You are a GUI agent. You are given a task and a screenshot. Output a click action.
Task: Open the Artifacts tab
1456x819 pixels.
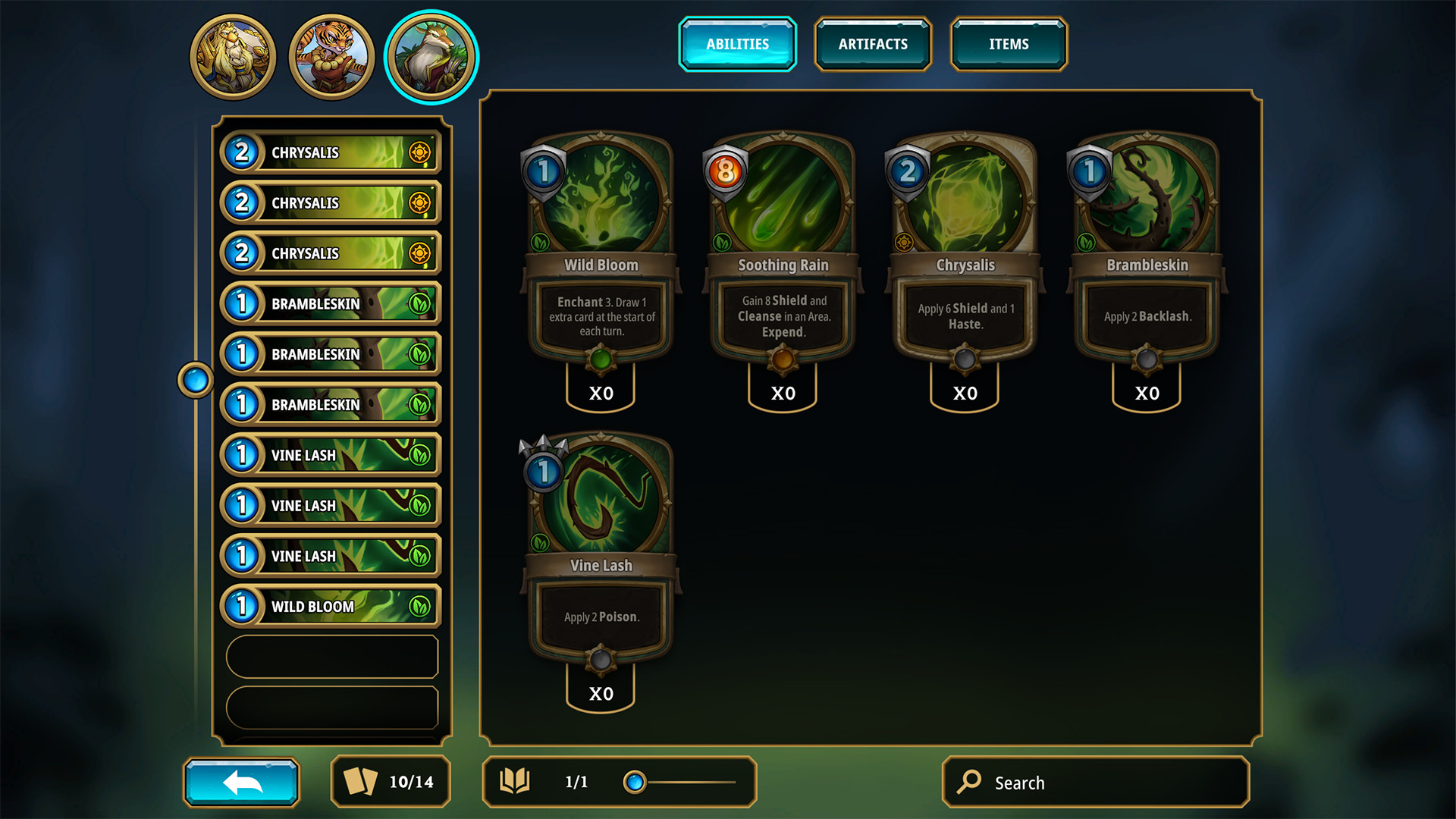coord(873,44)
